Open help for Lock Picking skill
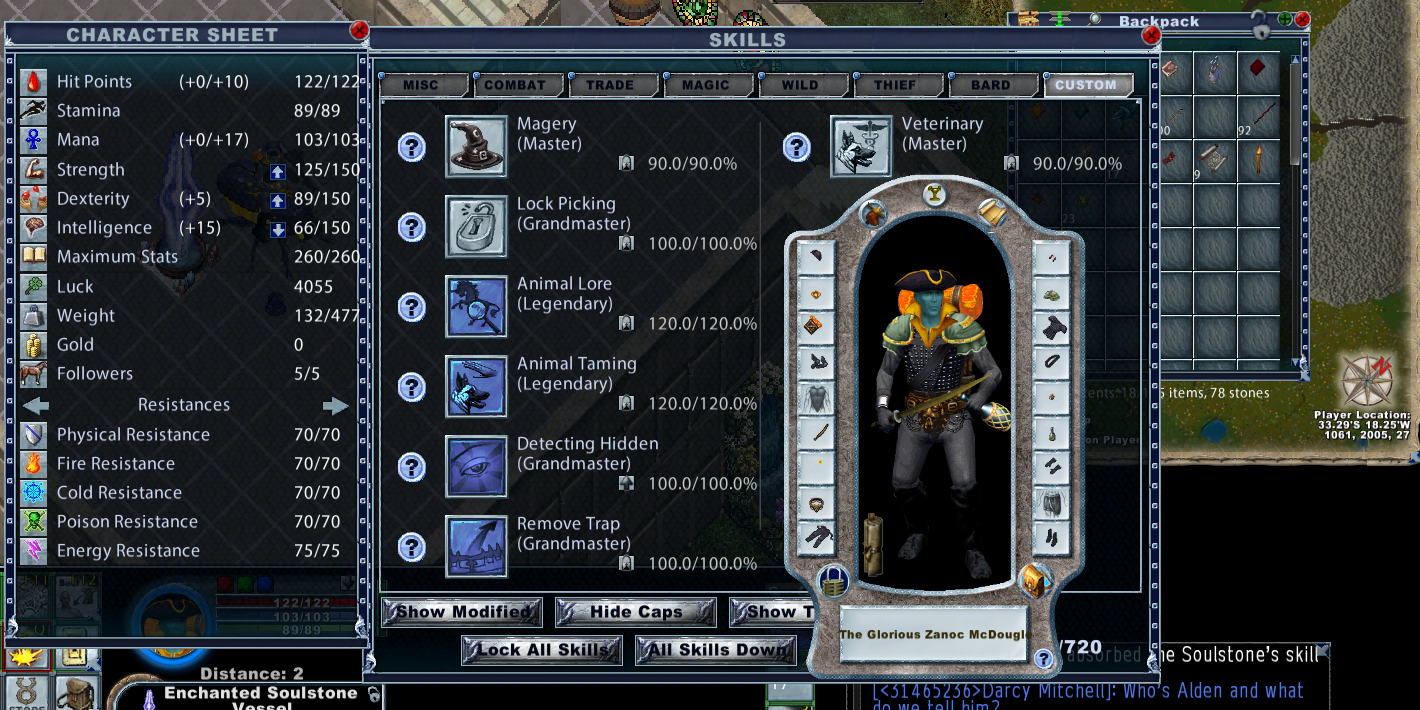The height and width of the screenshot is (710, 1420). (411, 227)
